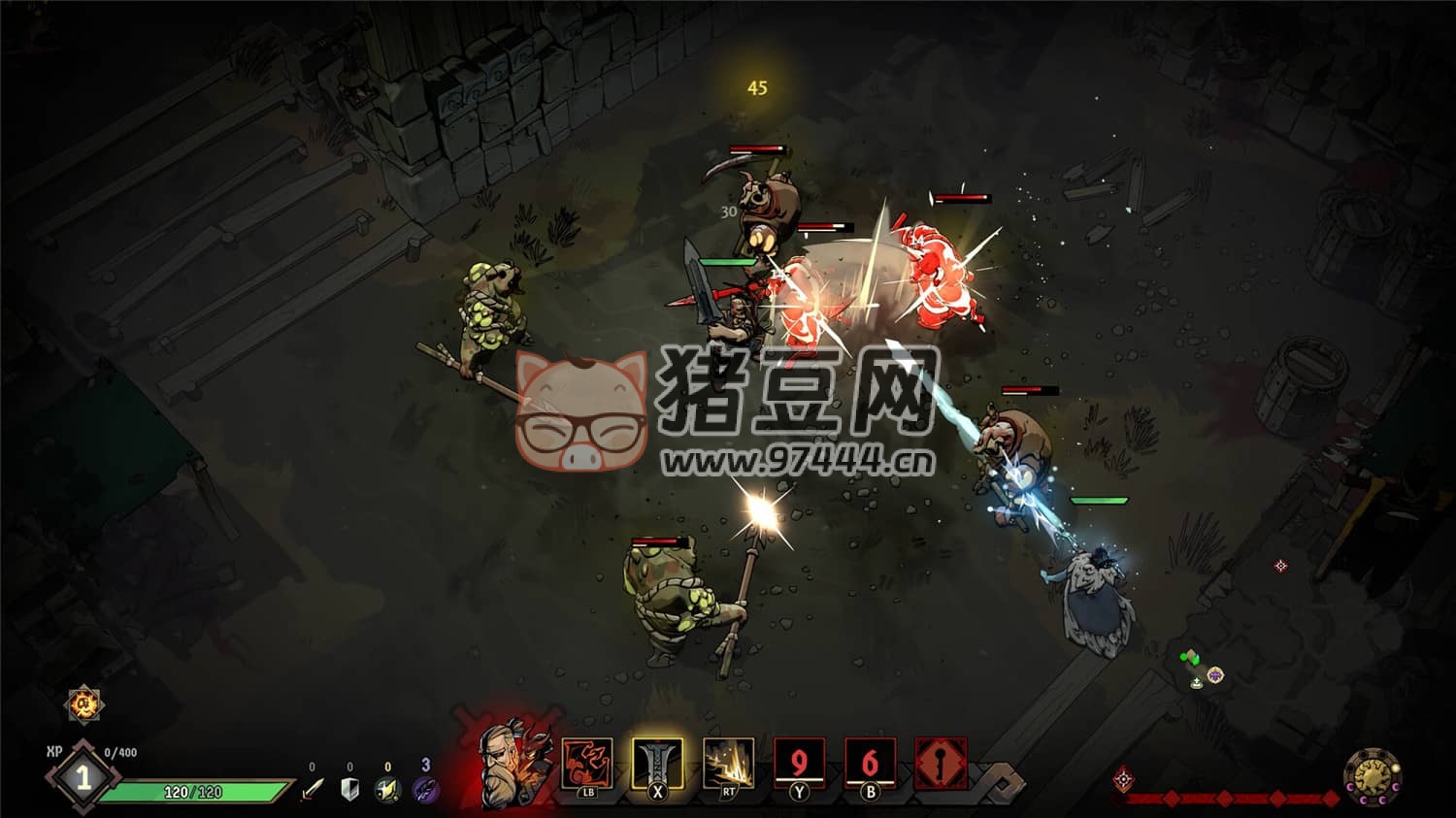Activate the red dragon ability

[587, 764]
